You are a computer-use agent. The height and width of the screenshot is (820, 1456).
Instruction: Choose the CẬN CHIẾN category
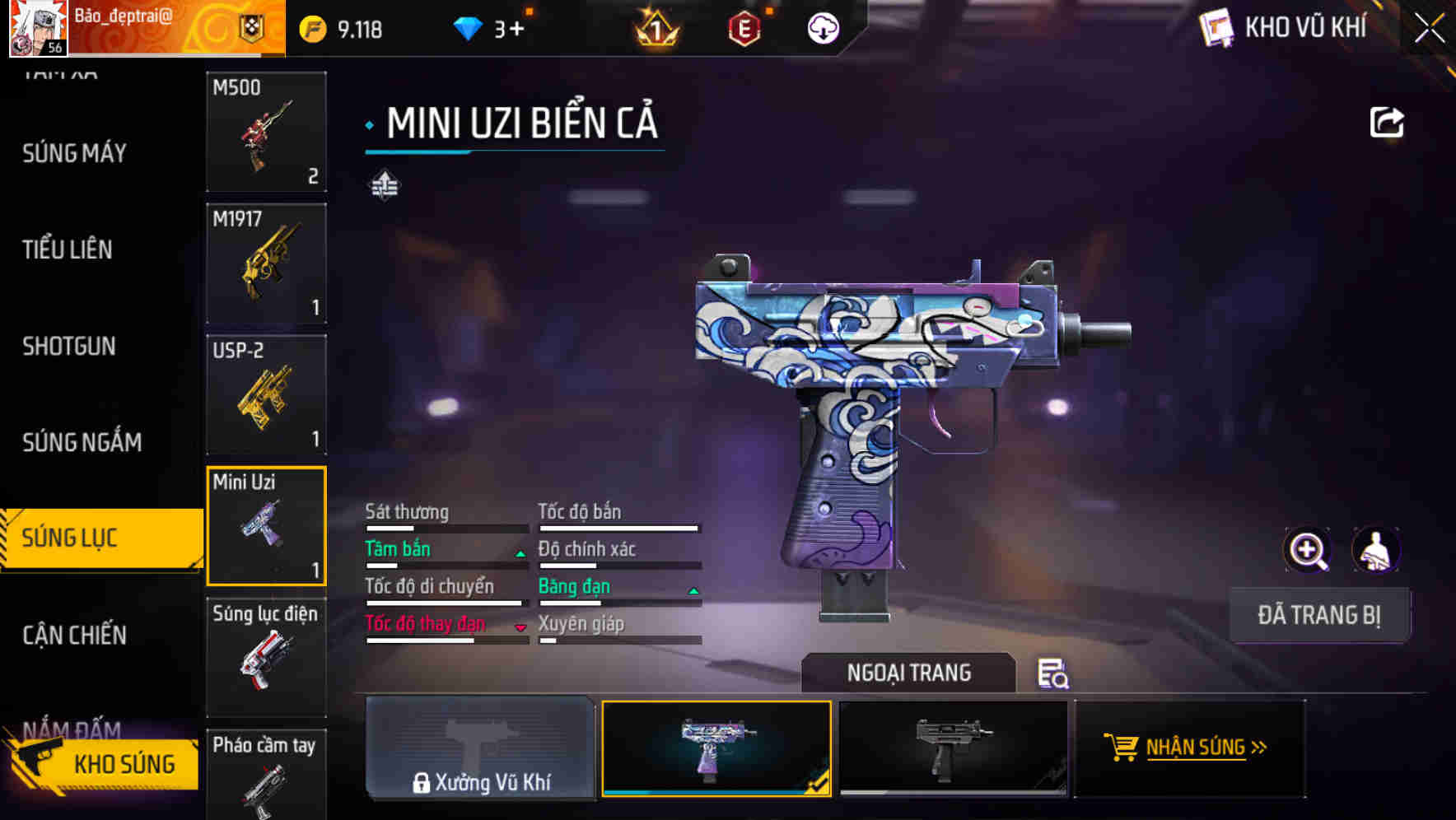pyautogui.click(x=74, y=635)
